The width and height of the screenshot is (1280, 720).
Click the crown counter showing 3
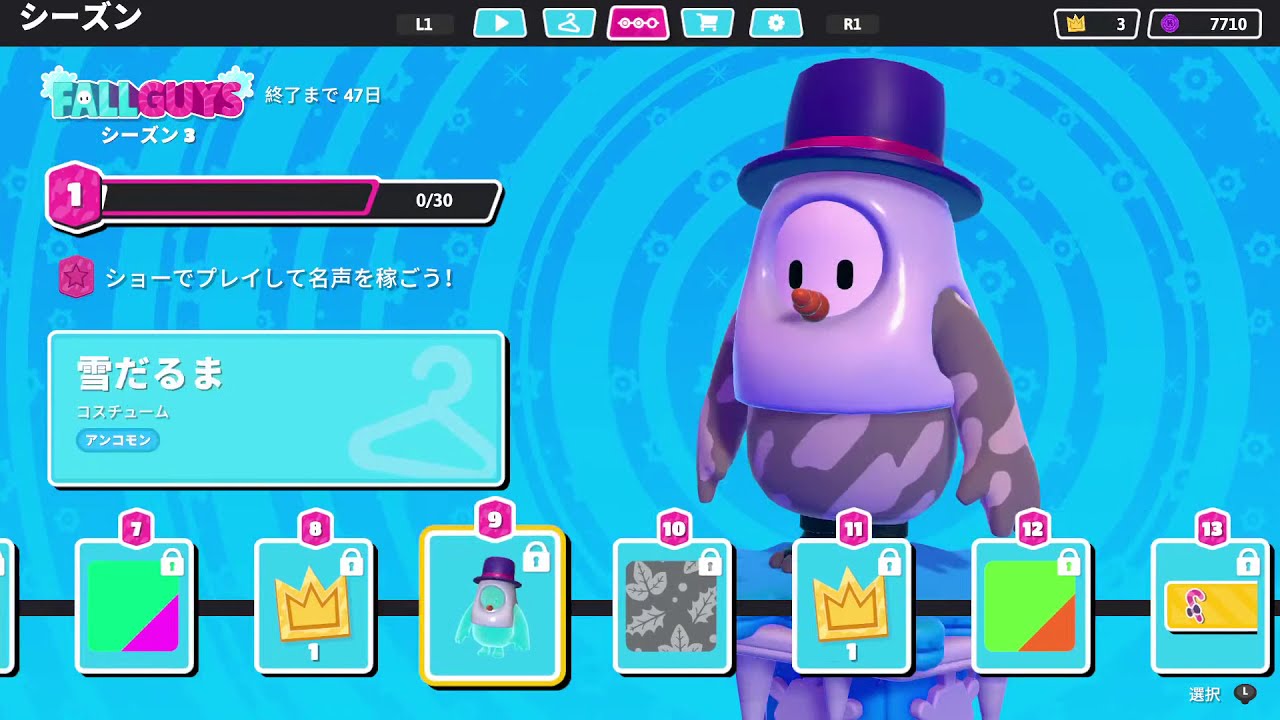pyautogui.click(x=1095, y=22)
